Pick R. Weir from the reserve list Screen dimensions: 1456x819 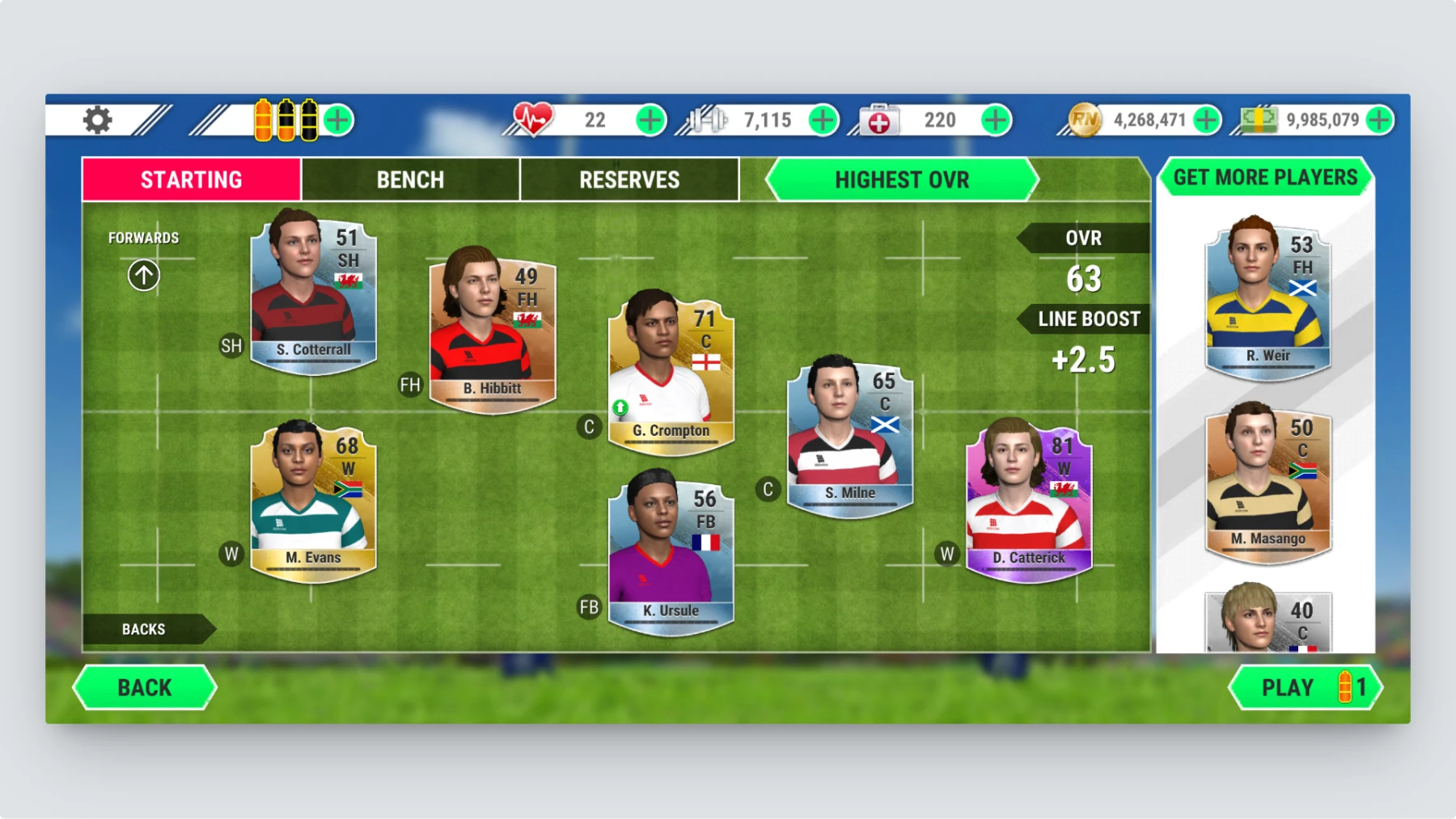coord(1268,299)
